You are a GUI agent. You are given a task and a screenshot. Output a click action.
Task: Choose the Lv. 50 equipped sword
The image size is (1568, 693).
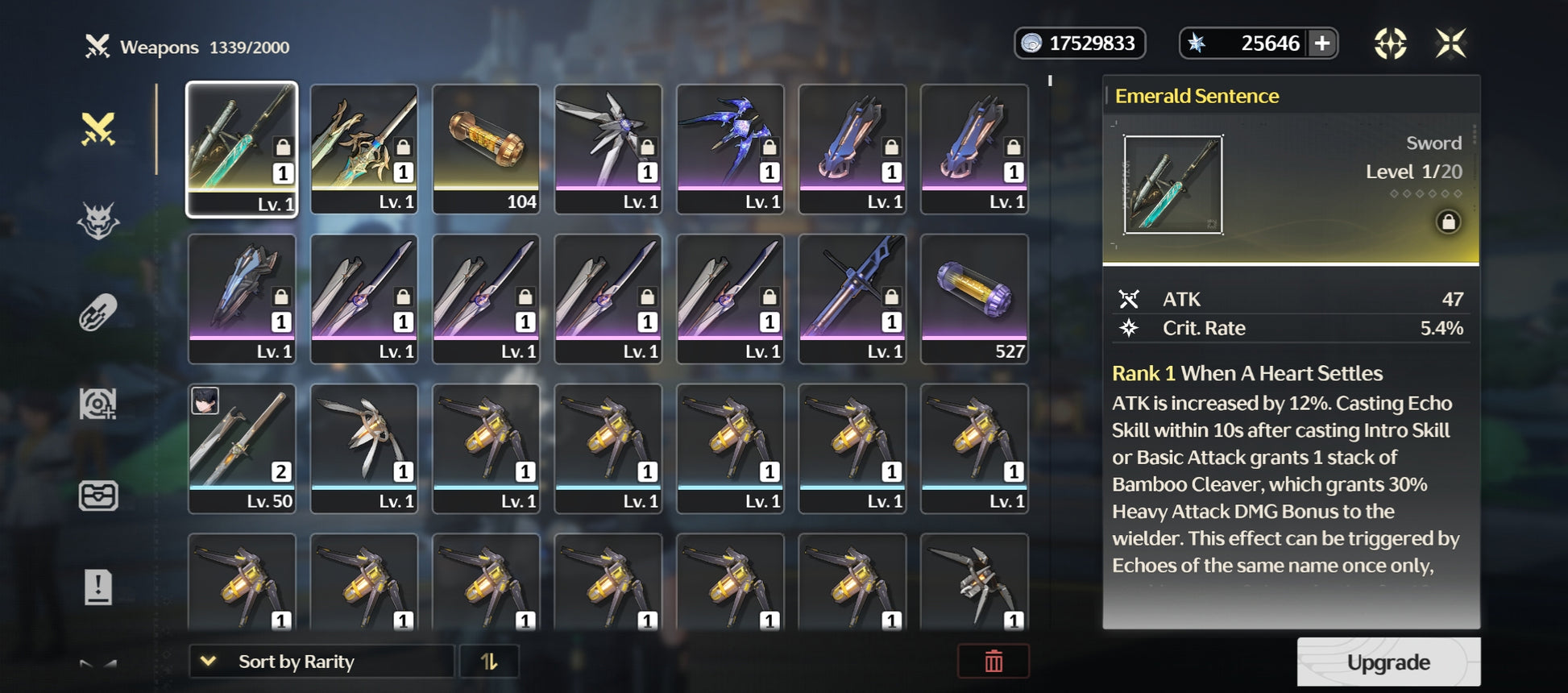[242, 448]
